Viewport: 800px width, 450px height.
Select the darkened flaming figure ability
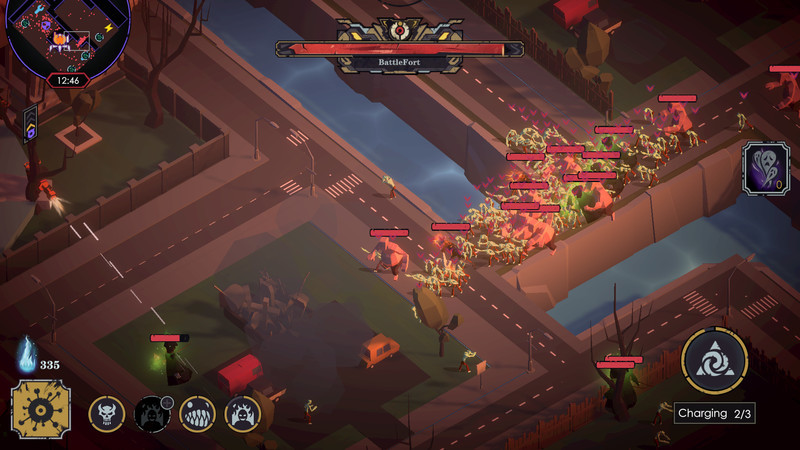tap(151, 413)
